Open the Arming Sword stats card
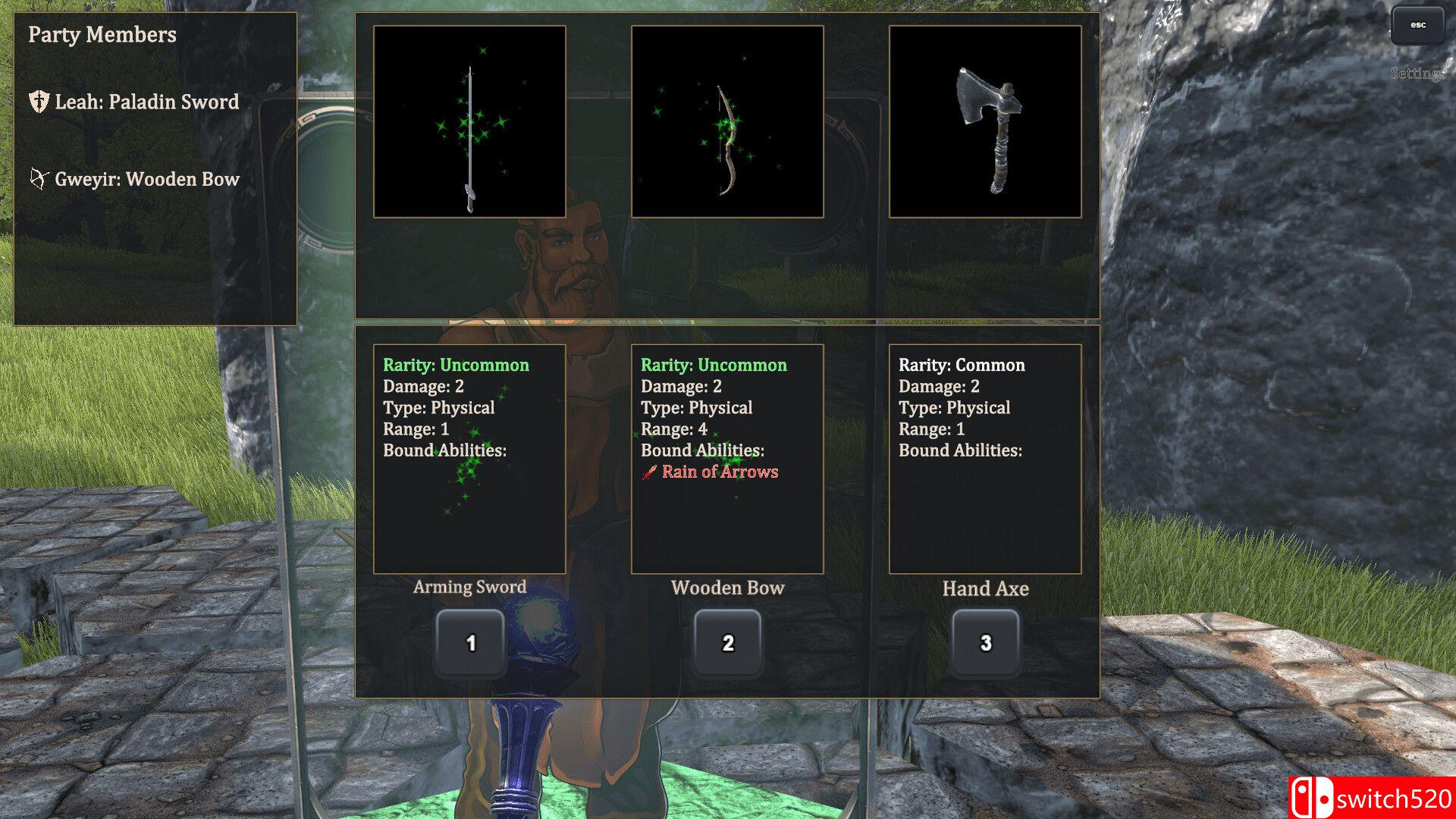This screenshot has width=1456, height=819. 469,459
